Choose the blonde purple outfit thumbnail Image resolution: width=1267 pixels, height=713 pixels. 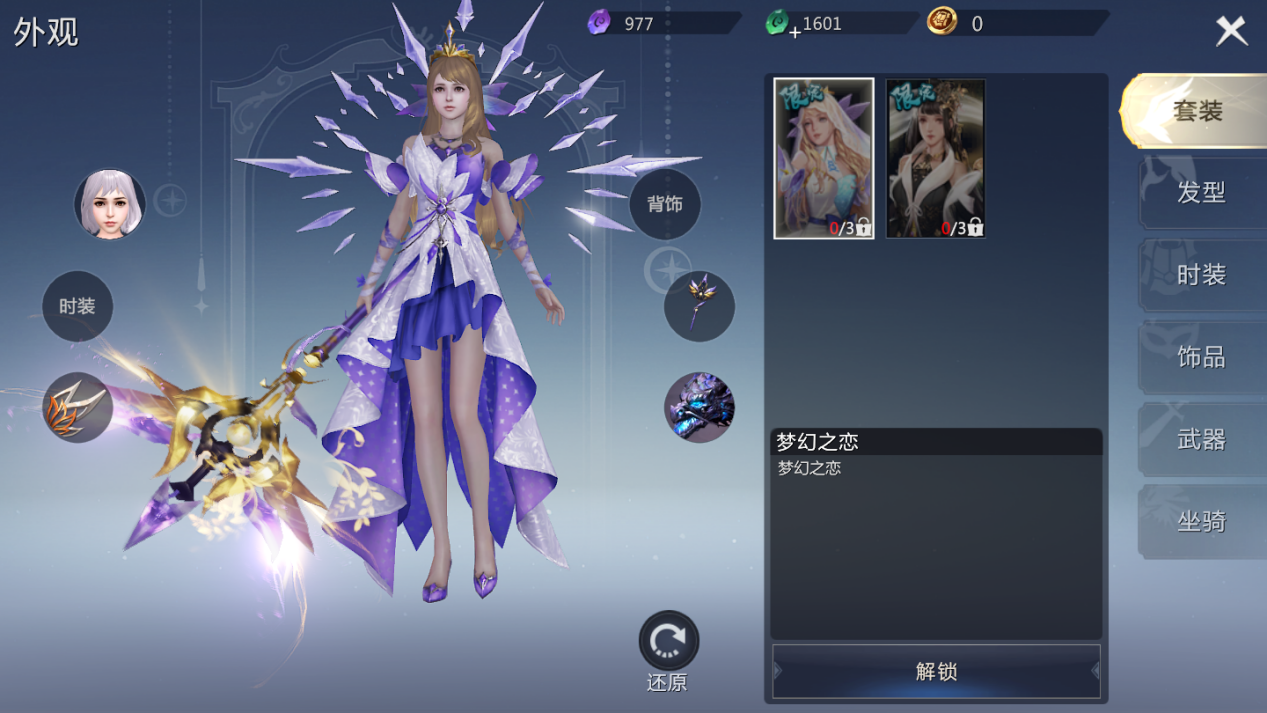(823, 158)
